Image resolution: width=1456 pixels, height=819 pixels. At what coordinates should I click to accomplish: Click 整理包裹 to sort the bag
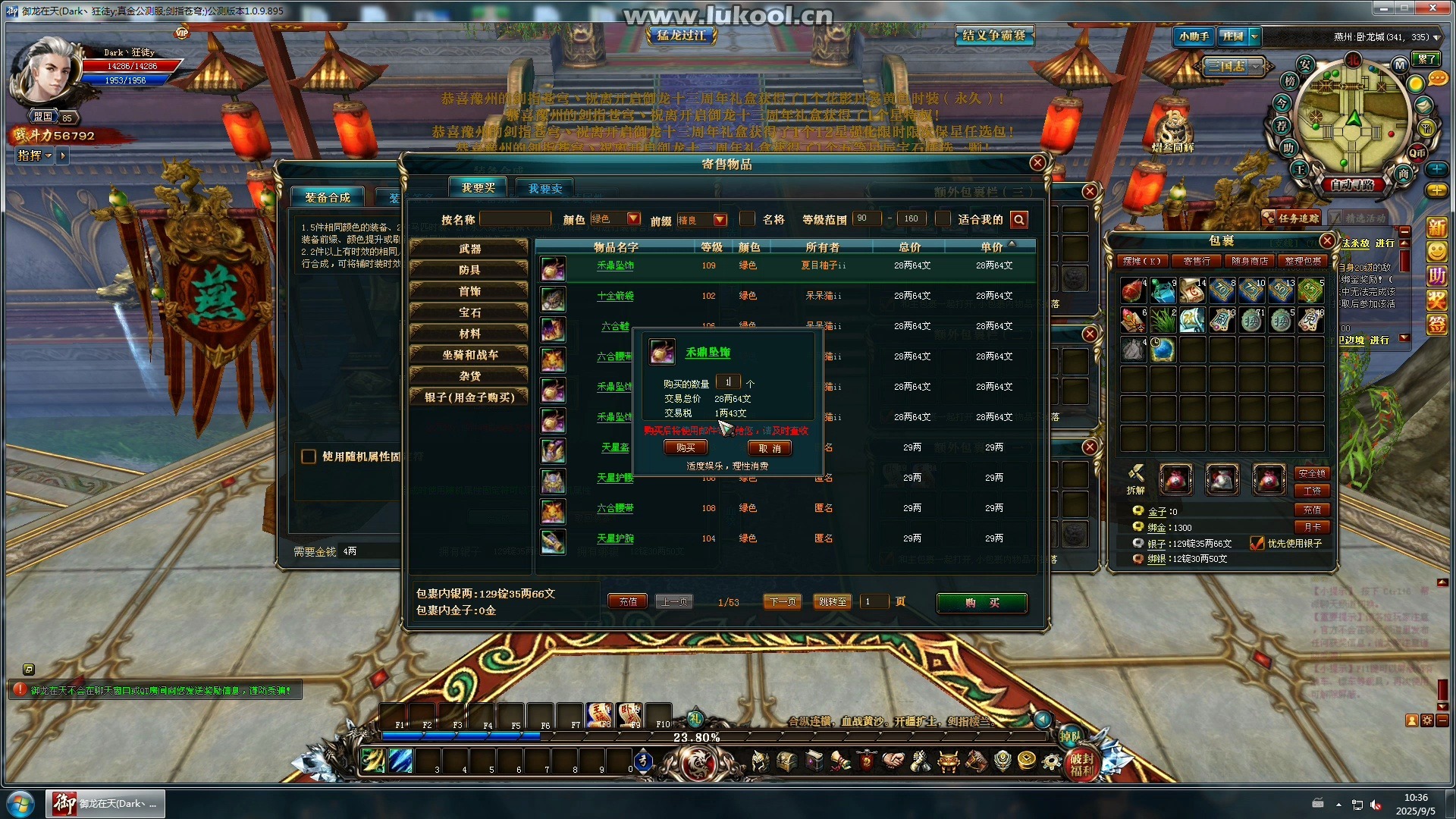point(1303,261)
